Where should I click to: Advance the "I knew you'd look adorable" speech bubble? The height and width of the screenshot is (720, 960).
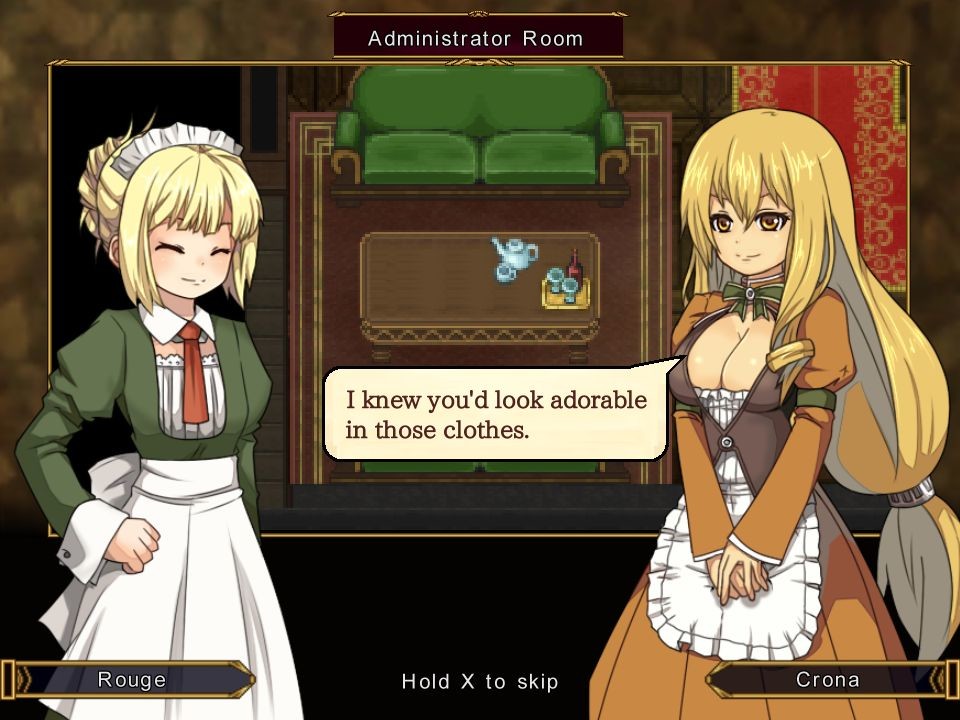pos(496,415)
